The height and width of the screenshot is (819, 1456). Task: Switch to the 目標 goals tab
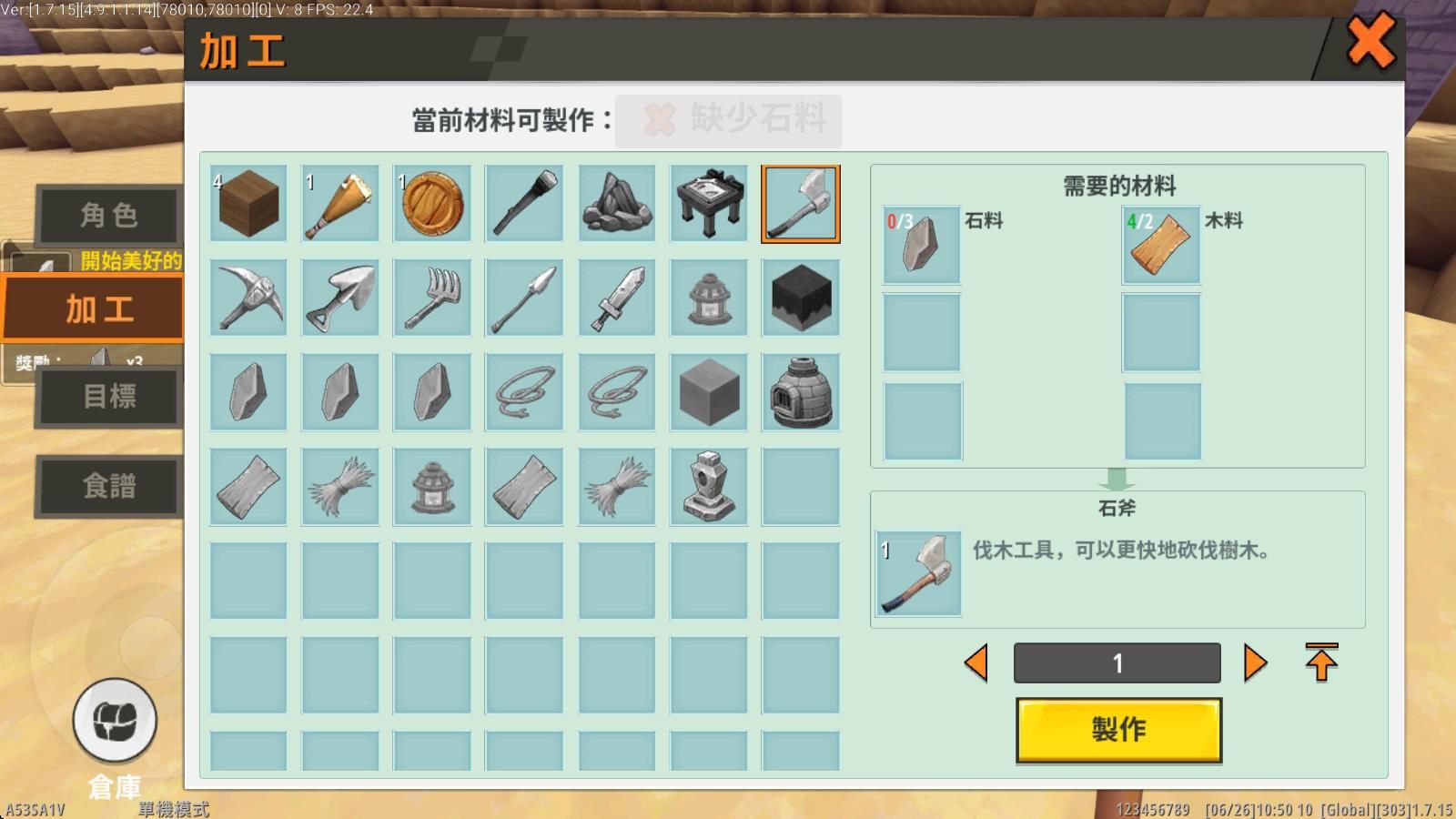click(107, 398)
